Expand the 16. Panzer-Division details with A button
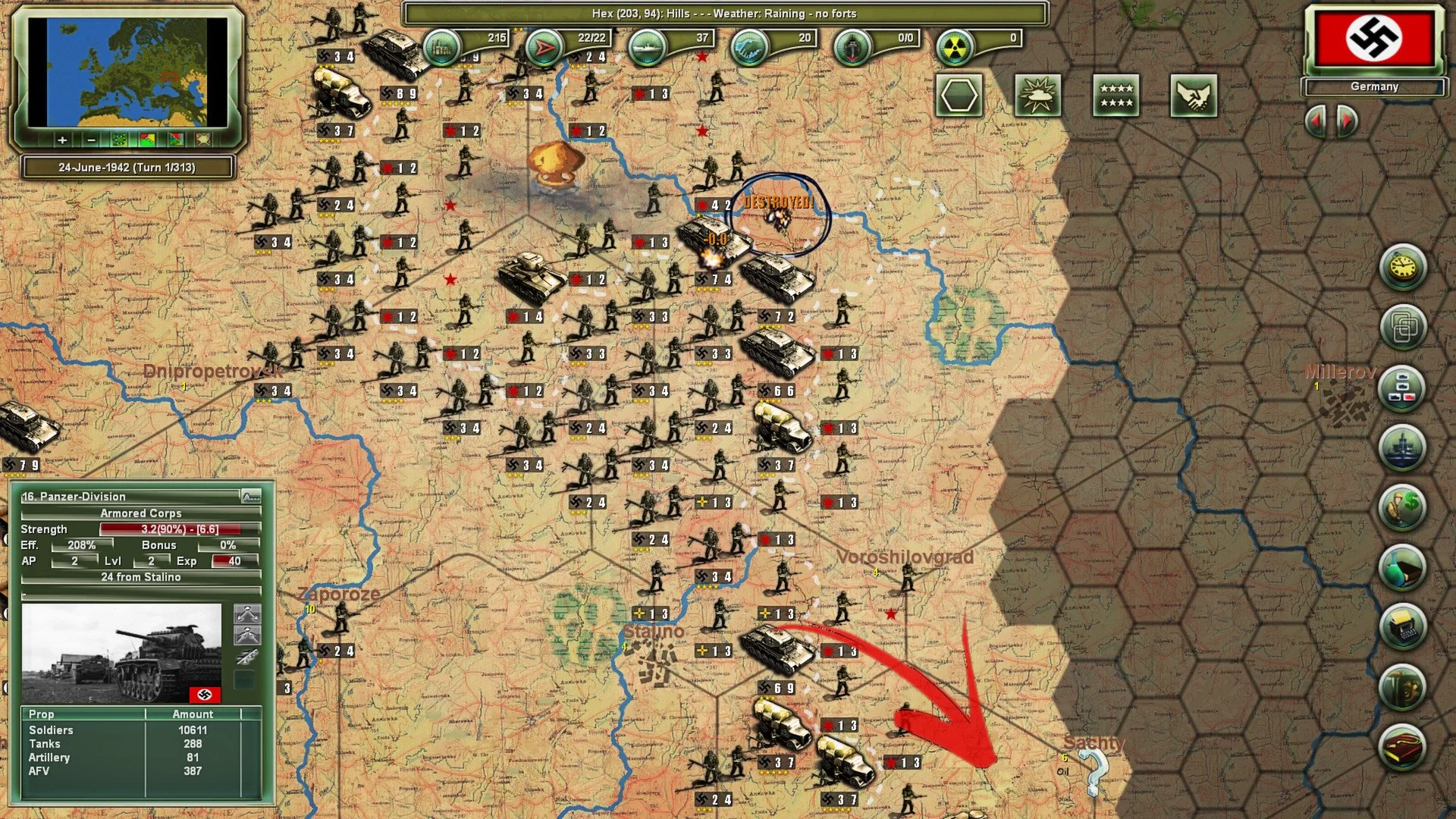 point(250,495)
